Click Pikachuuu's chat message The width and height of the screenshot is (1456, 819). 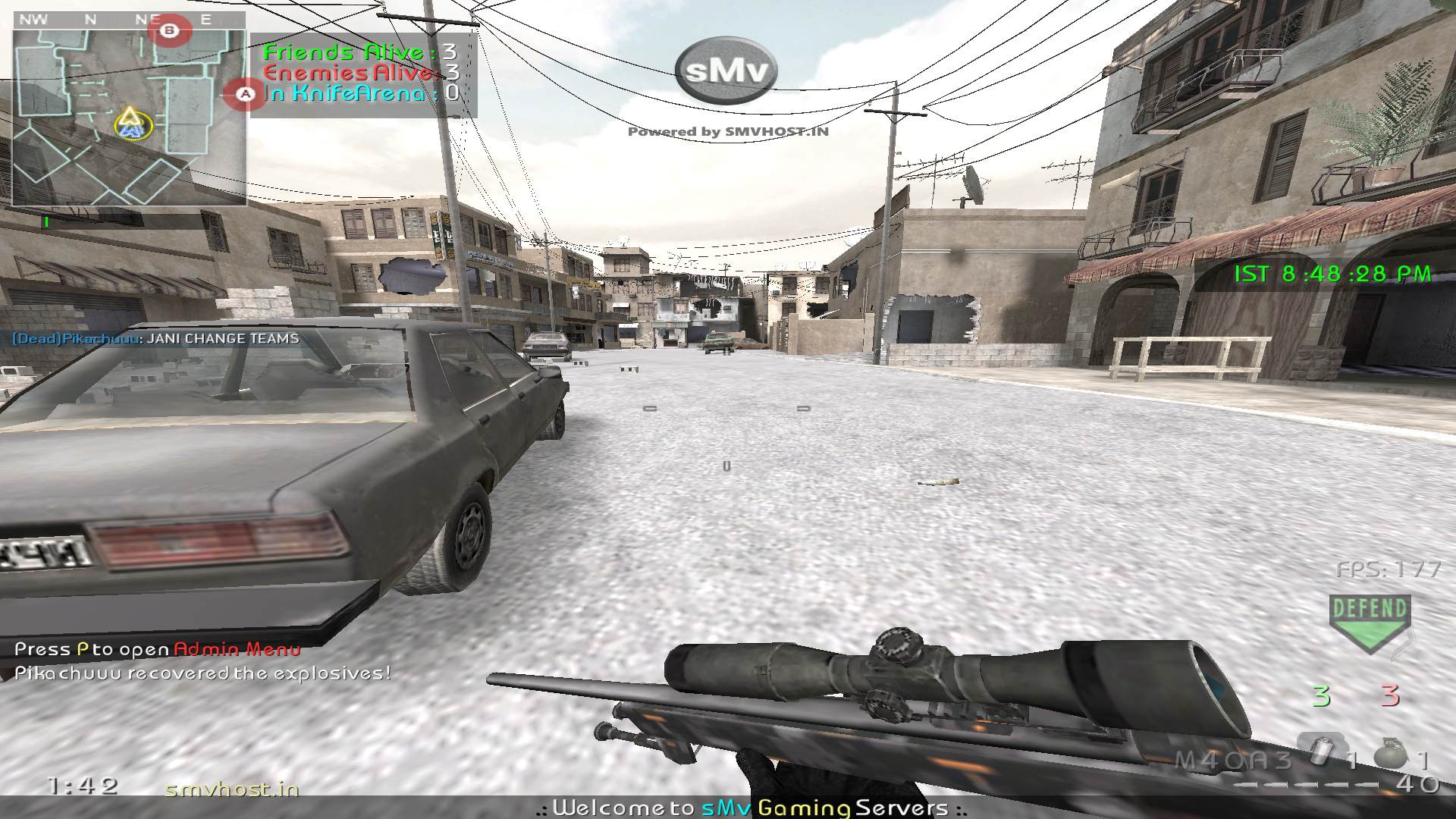click(x=155, y=338)
